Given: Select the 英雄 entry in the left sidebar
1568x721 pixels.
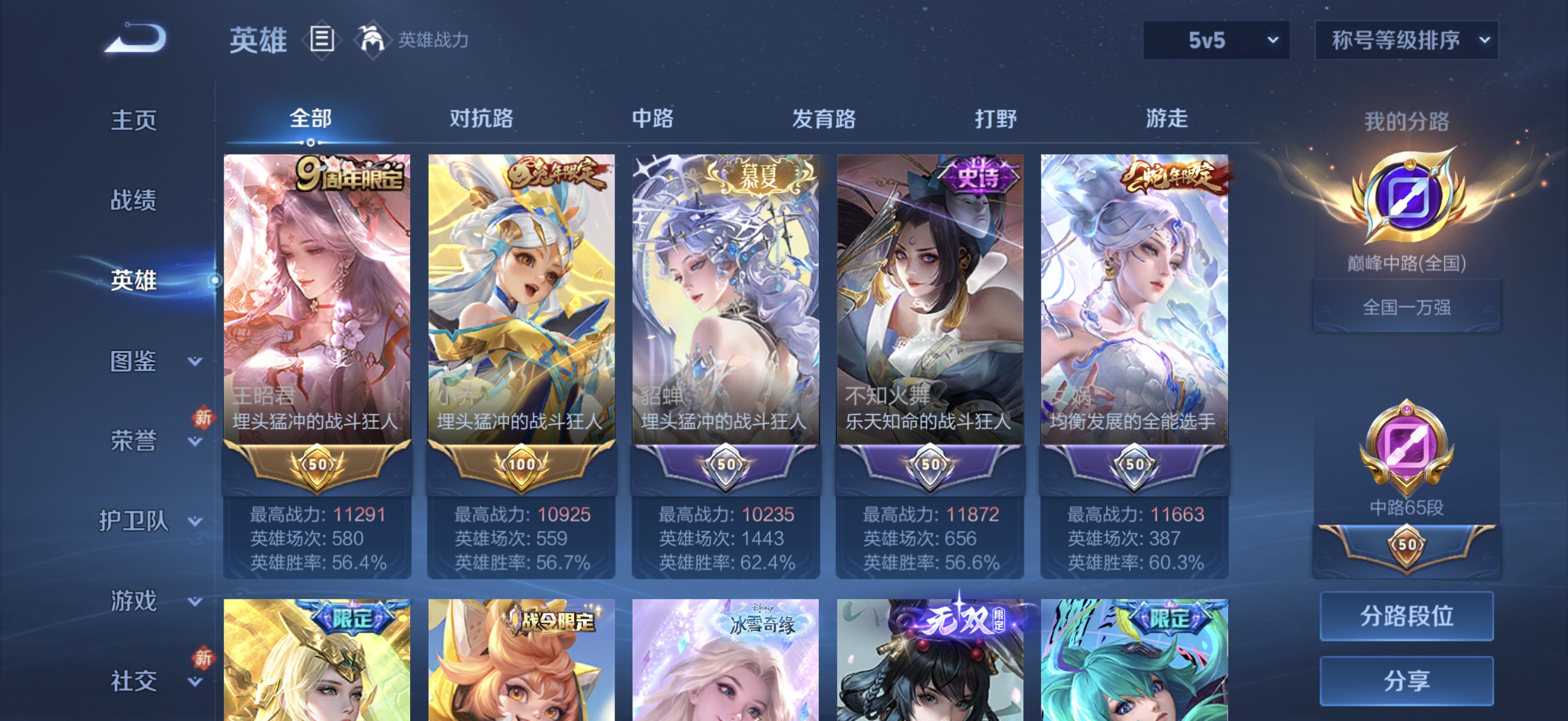Looking at the screenshot, I should tap(133, 282).
